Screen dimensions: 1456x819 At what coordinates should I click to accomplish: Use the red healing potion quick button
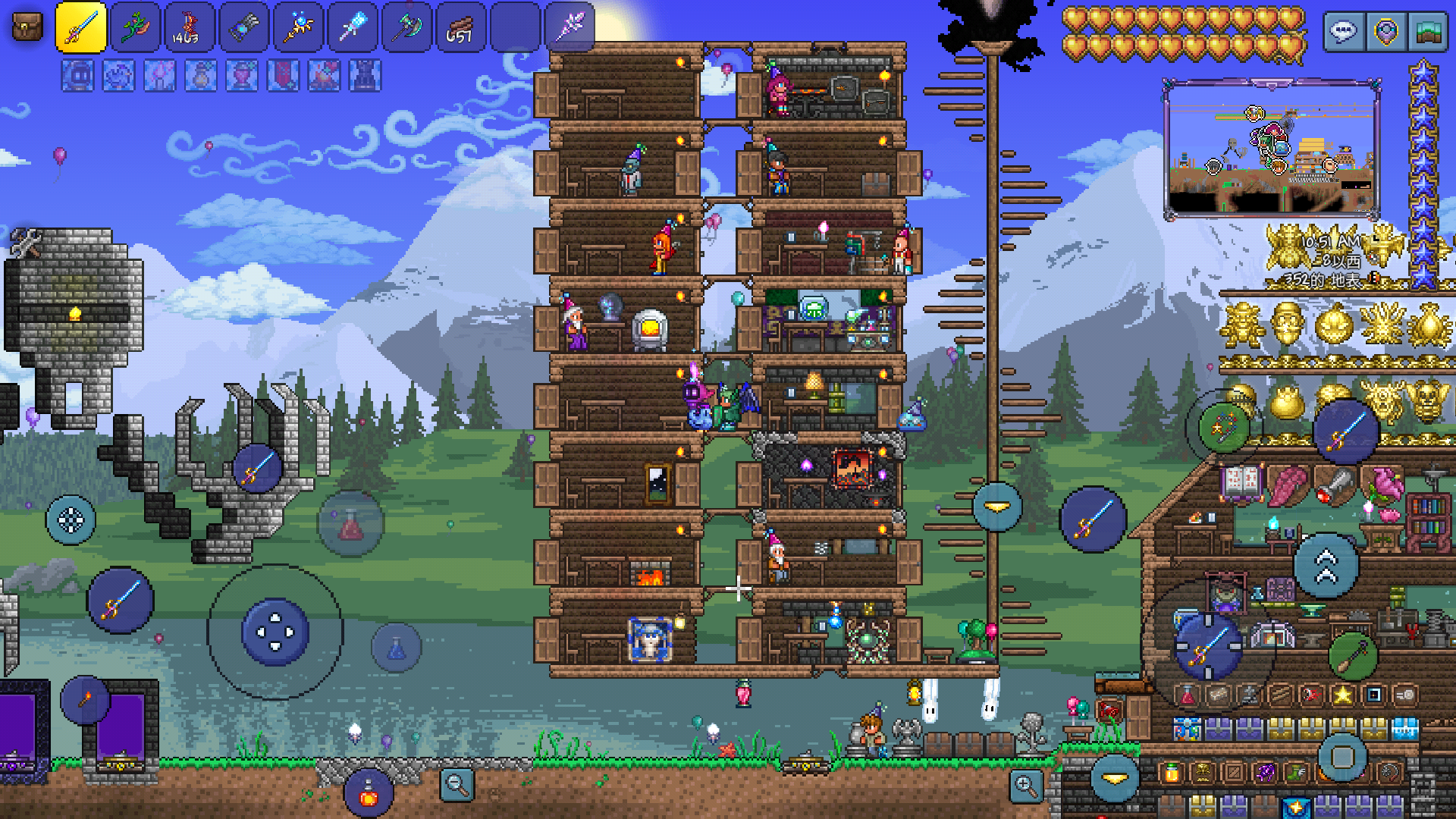click(350, 524)
